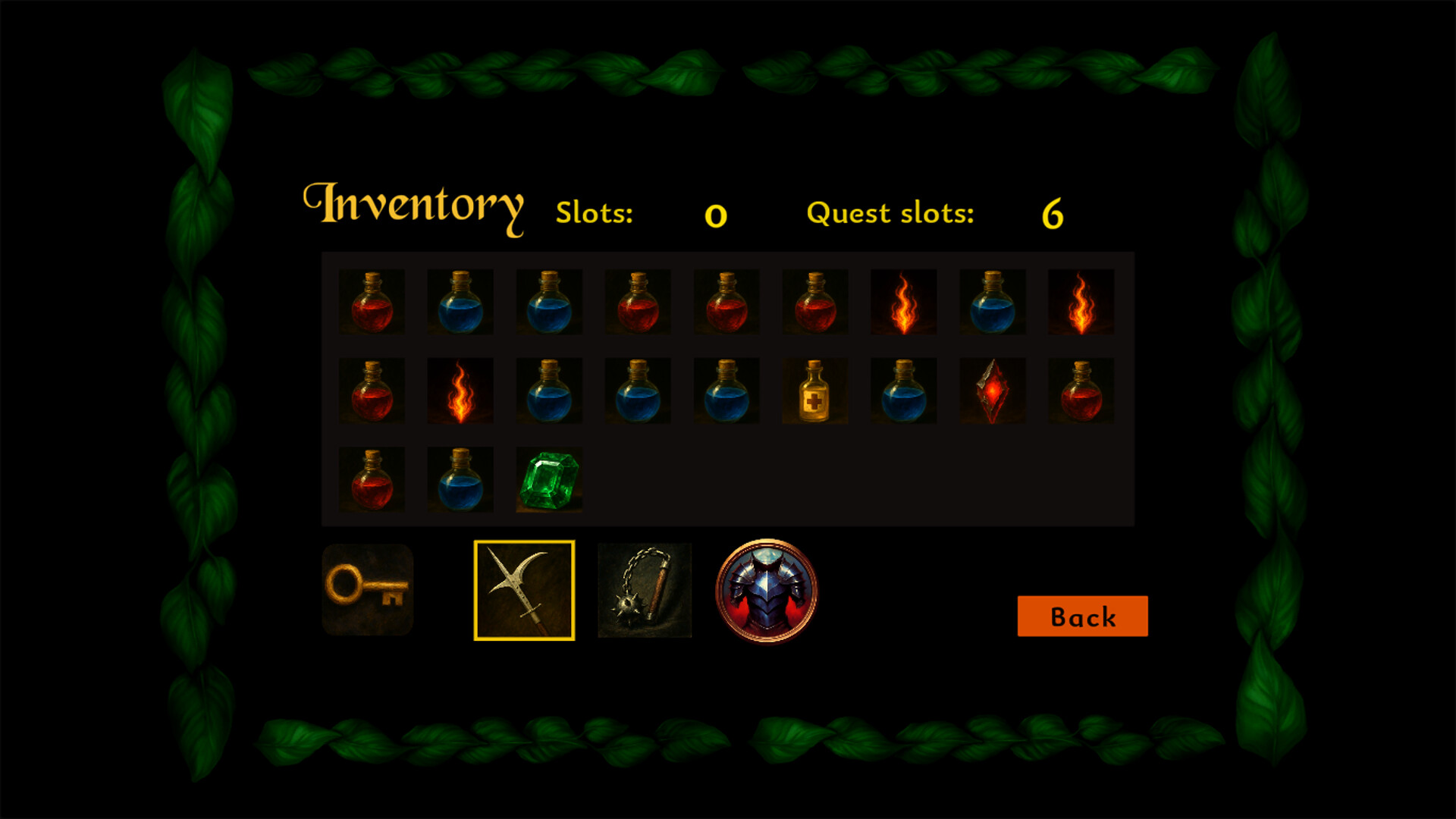Select the emerald gem in the inventory
The height and width of the screenshot is (819, 1456).
coord(548,478)
